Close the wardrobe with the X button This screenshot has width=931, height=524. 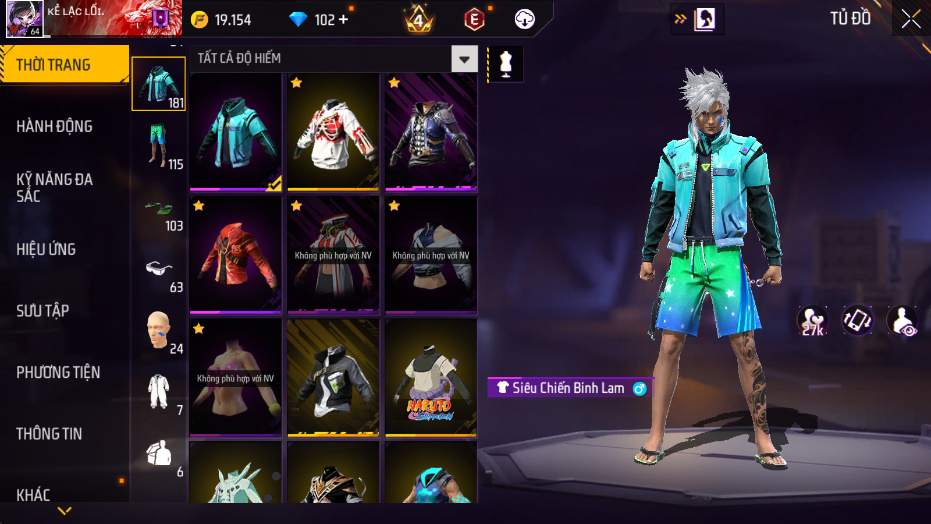910,19
